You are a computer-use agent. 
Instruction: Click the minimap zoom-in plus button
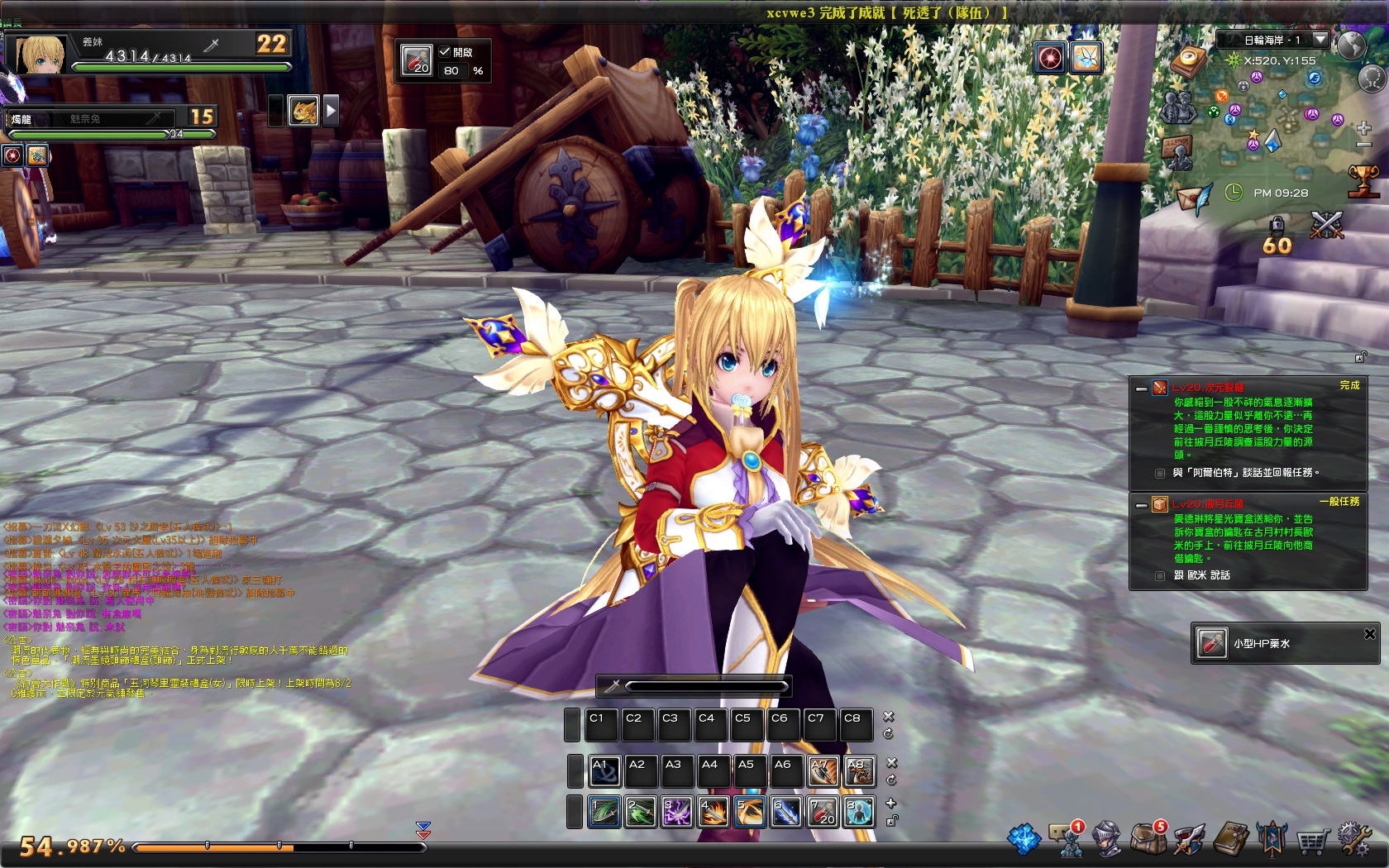(x=1363, y=129)
